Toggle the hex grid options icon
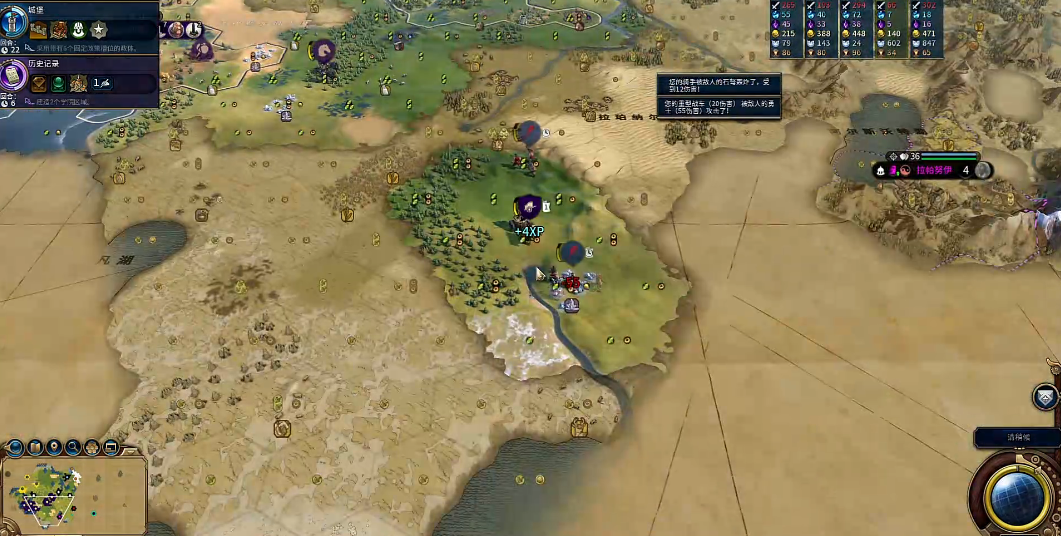Viewport: 1061px width, 536px height. pyautogui.click(x=92, y=447)
